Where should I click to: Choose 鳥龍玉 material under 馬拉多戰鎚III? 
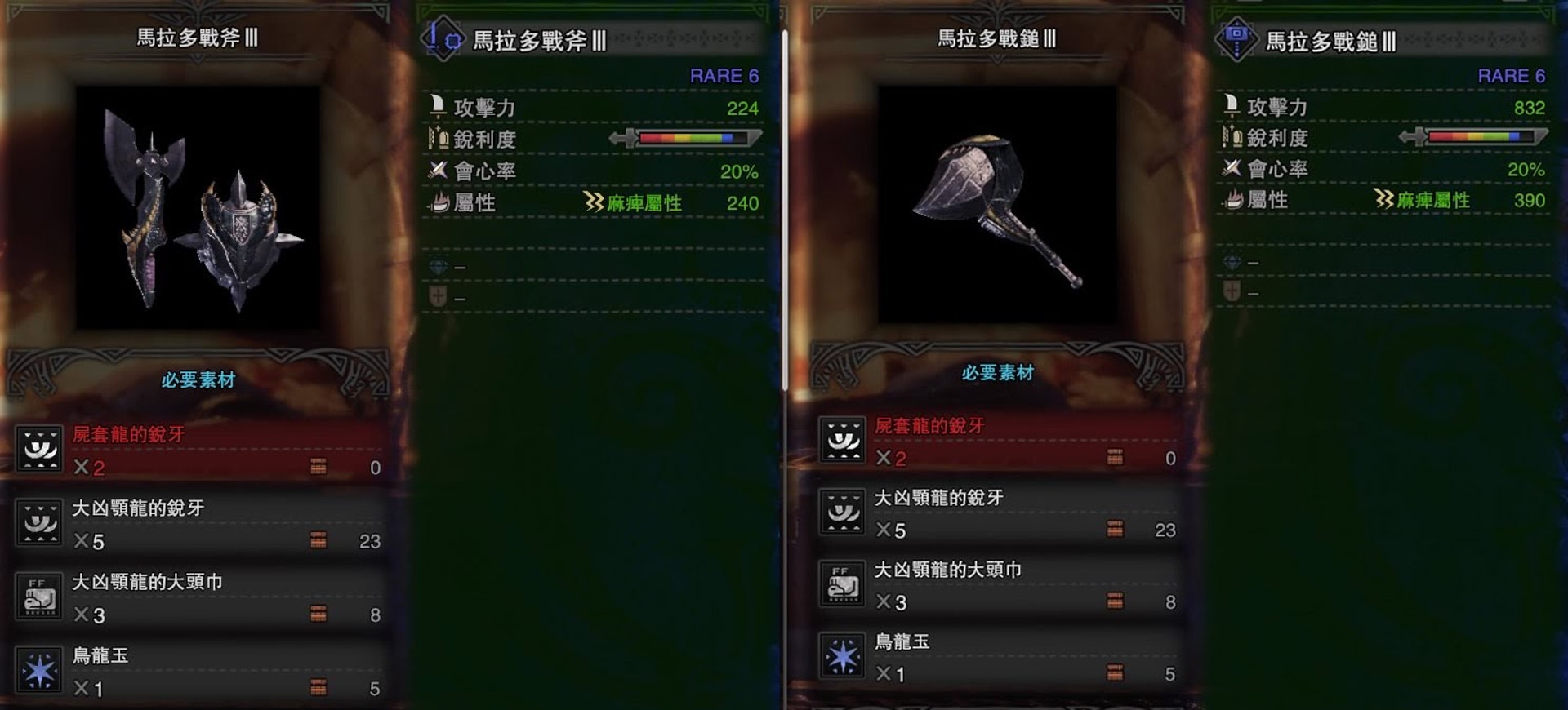click(1000, 657)
